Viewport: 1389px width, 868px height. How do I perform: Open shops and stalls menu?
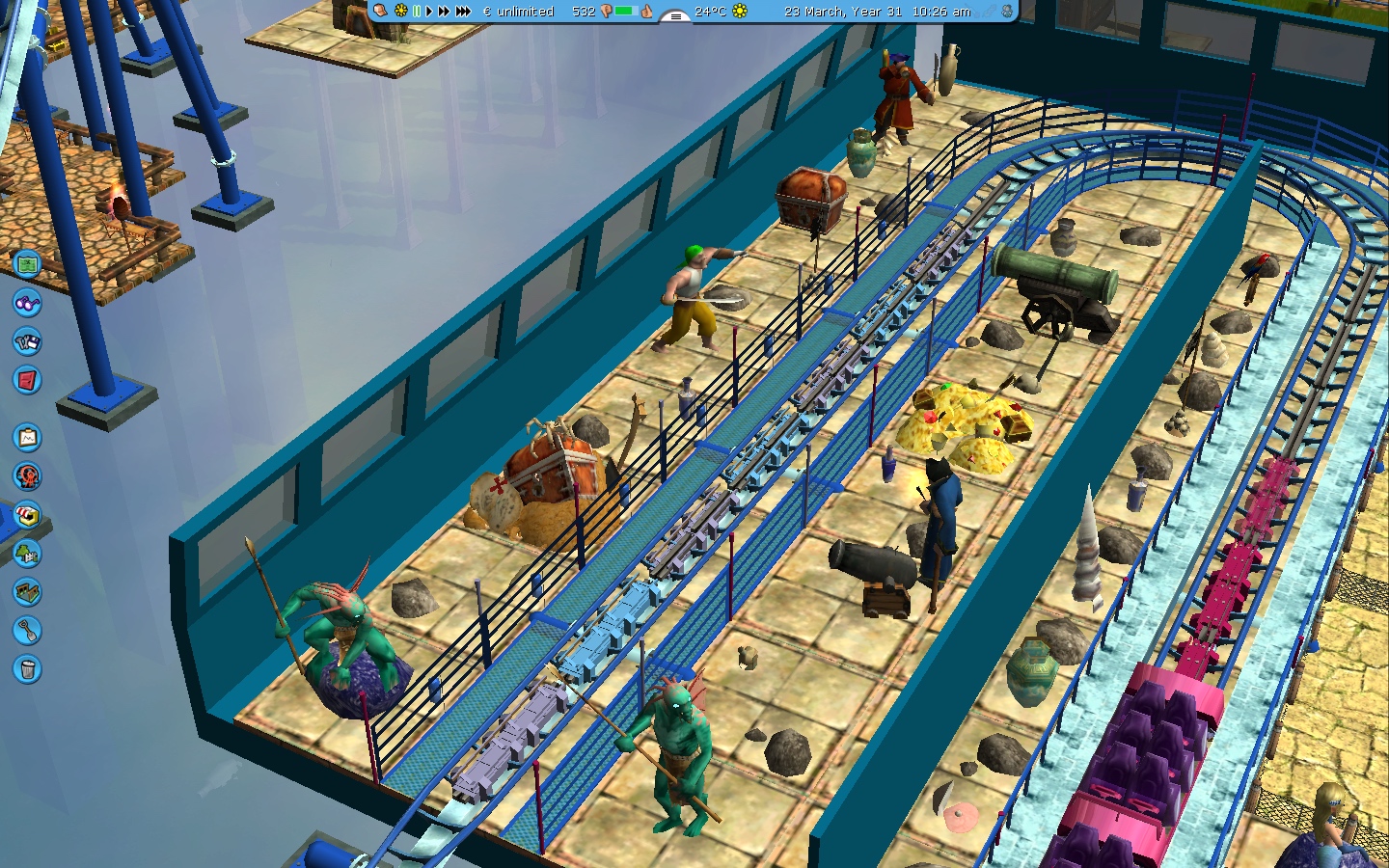pyautogui.click(x=27, y=515)
